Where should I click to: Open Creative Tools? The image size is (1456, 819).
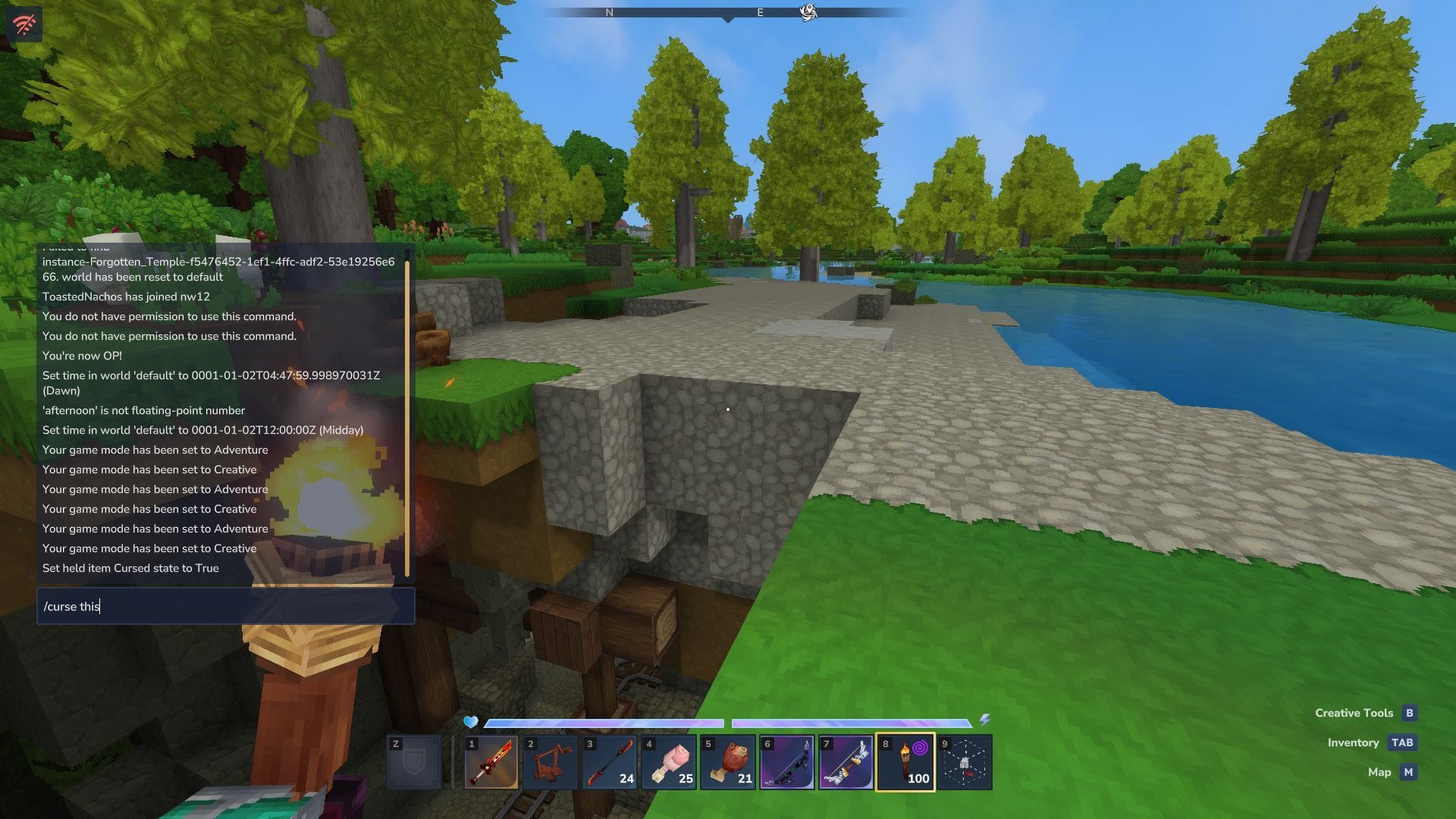pyautogui.click(x=1354, y=713)
